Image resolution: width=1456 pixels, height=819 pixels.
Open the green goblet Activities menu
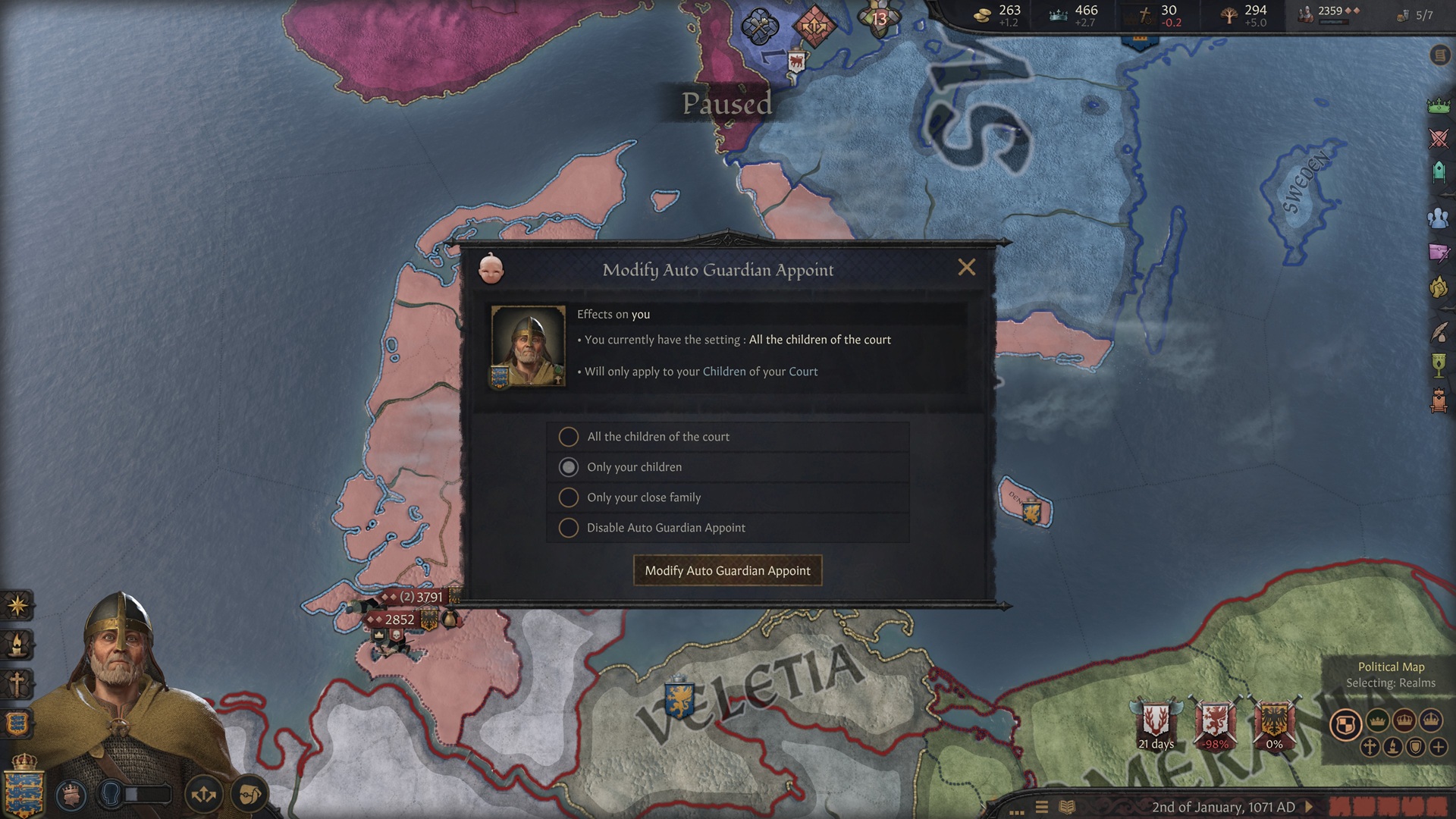click(1439, 365)
